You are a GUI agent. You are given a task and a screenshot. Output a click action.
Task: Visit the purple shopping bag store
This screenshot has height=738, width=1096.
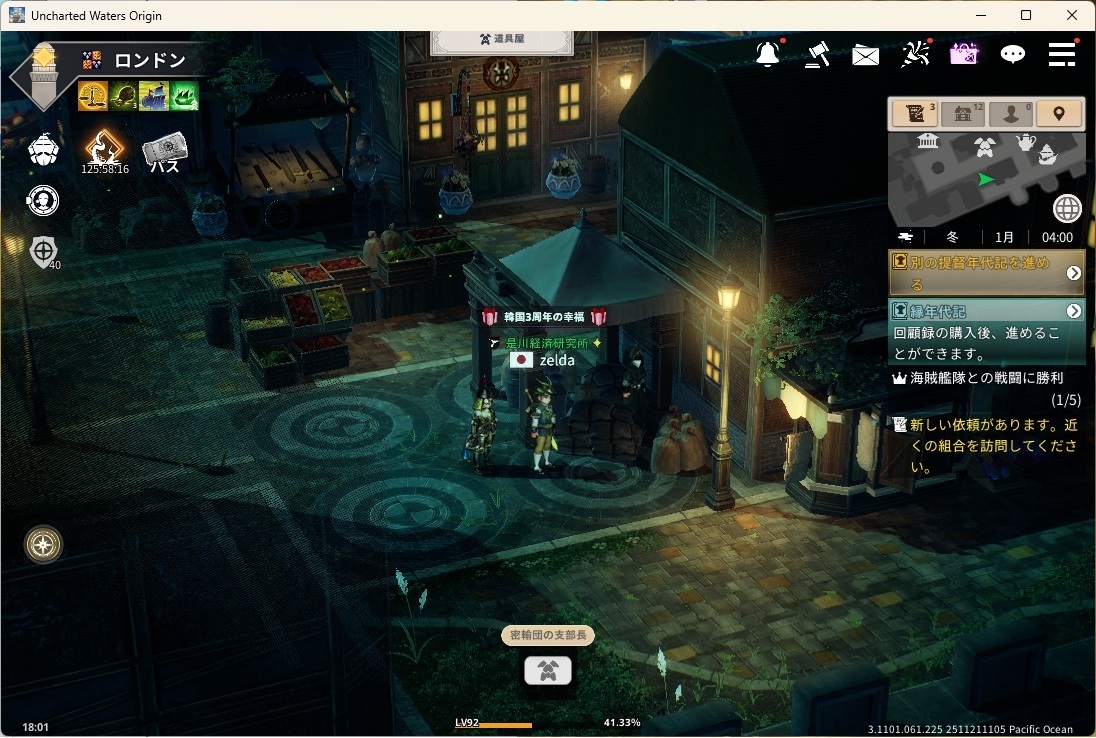coord(963,55)
